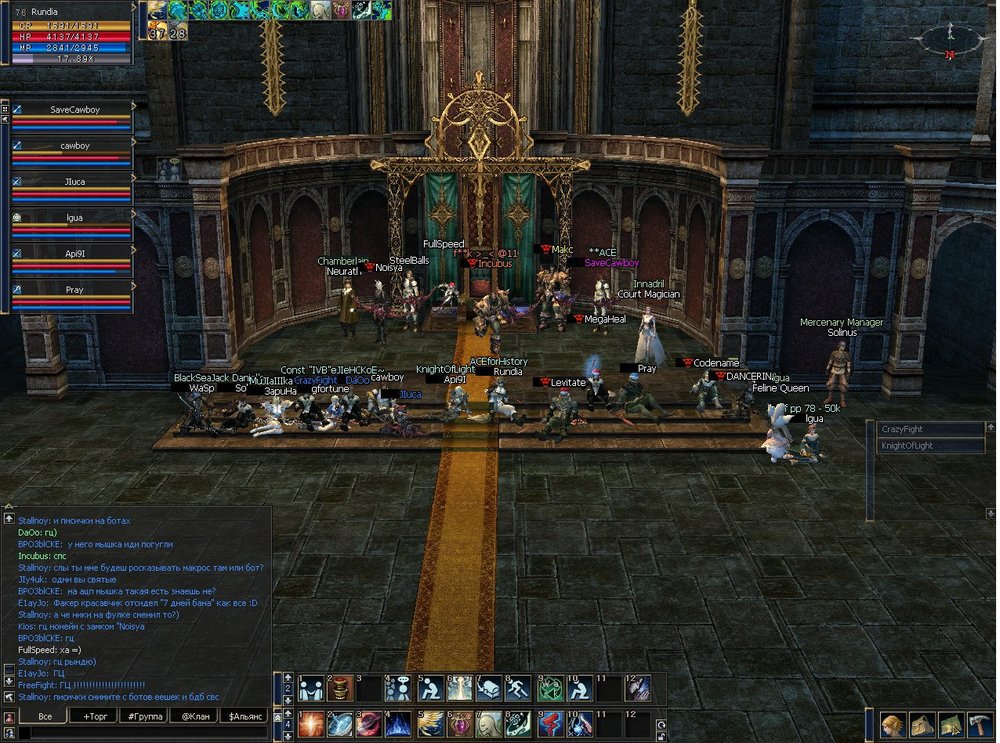Image resolution: width=1000 pixels, height=743 pixels.
Task: Switch to the @Клан chat tab
Action: [194, 716]
